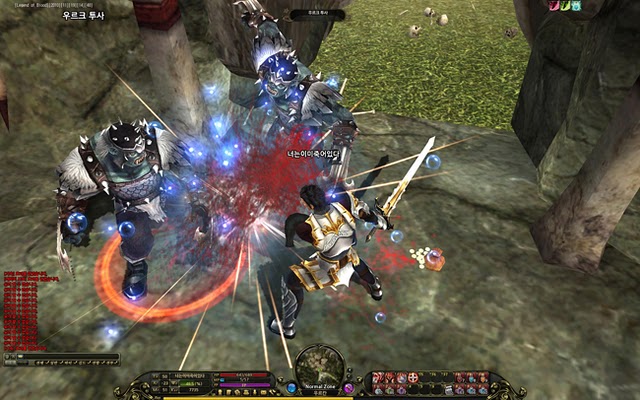Activate the first skill in the hotbar
Screen dimensions: 640x400
click(x=378, y=377)
